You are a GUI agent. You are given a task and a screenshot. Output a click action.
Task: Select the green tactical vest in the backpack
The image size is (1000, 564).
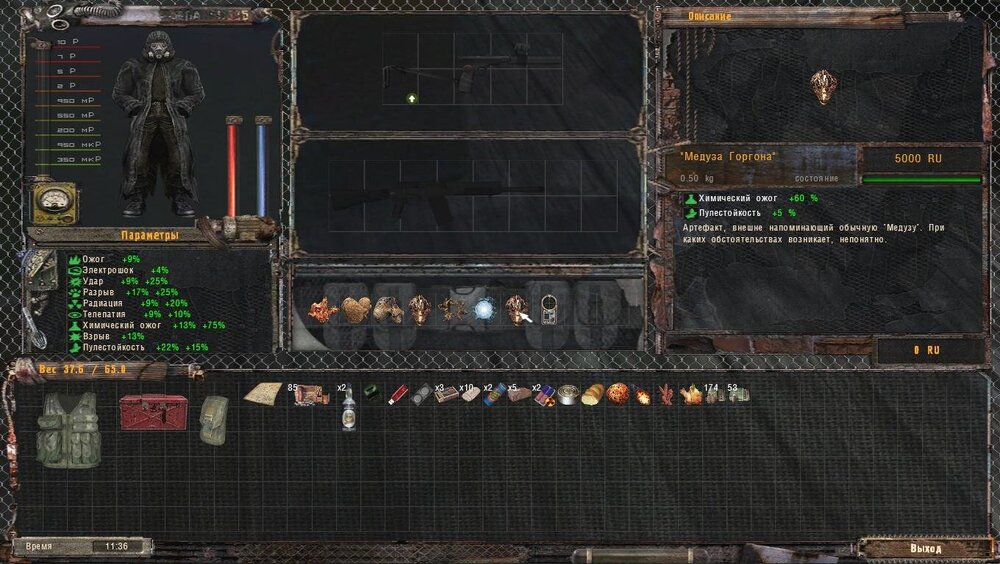tap(68, 429)
